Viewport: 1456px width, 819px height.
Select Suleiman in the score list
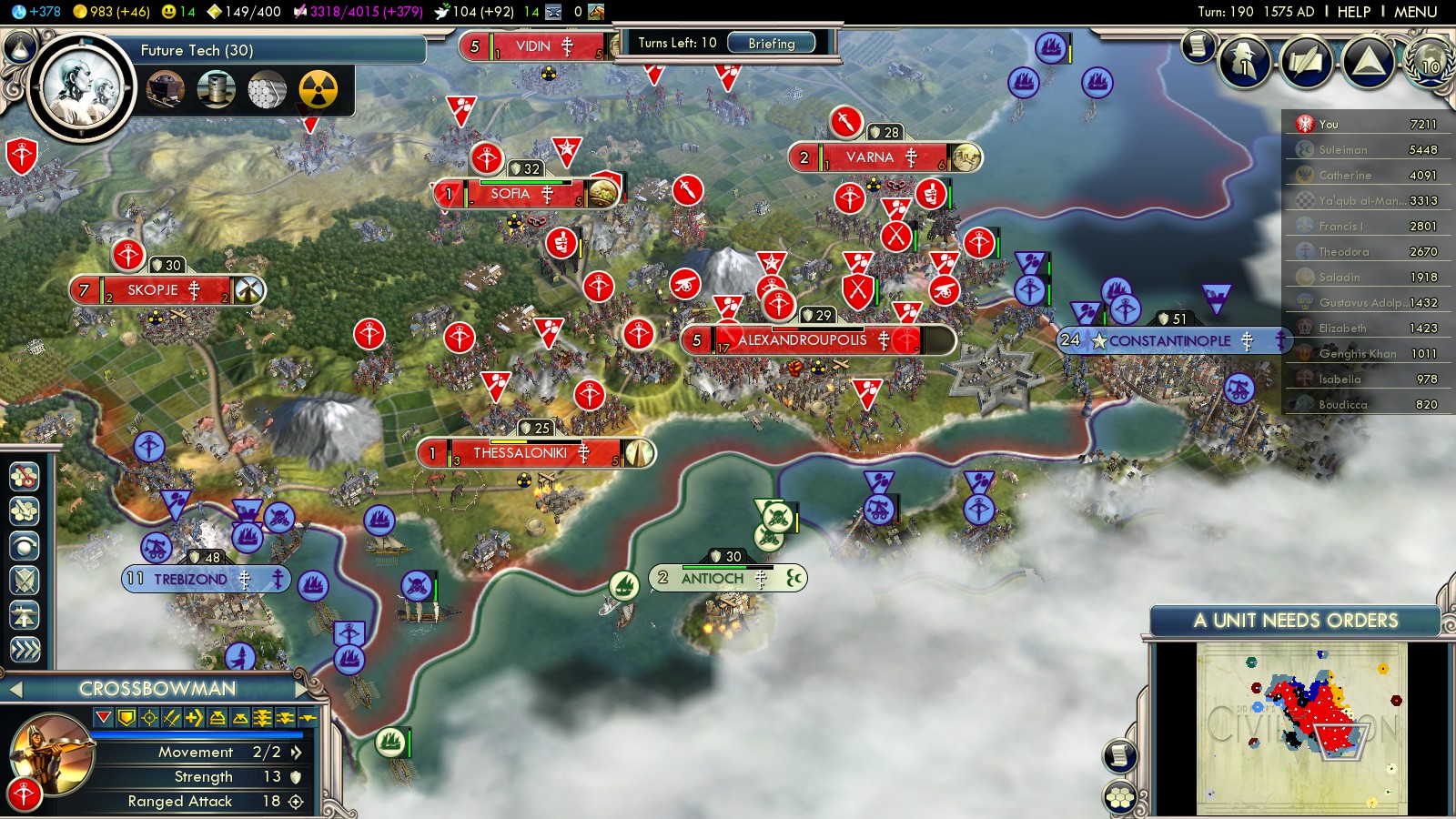pyautogui.click(x=1342, y=150)
